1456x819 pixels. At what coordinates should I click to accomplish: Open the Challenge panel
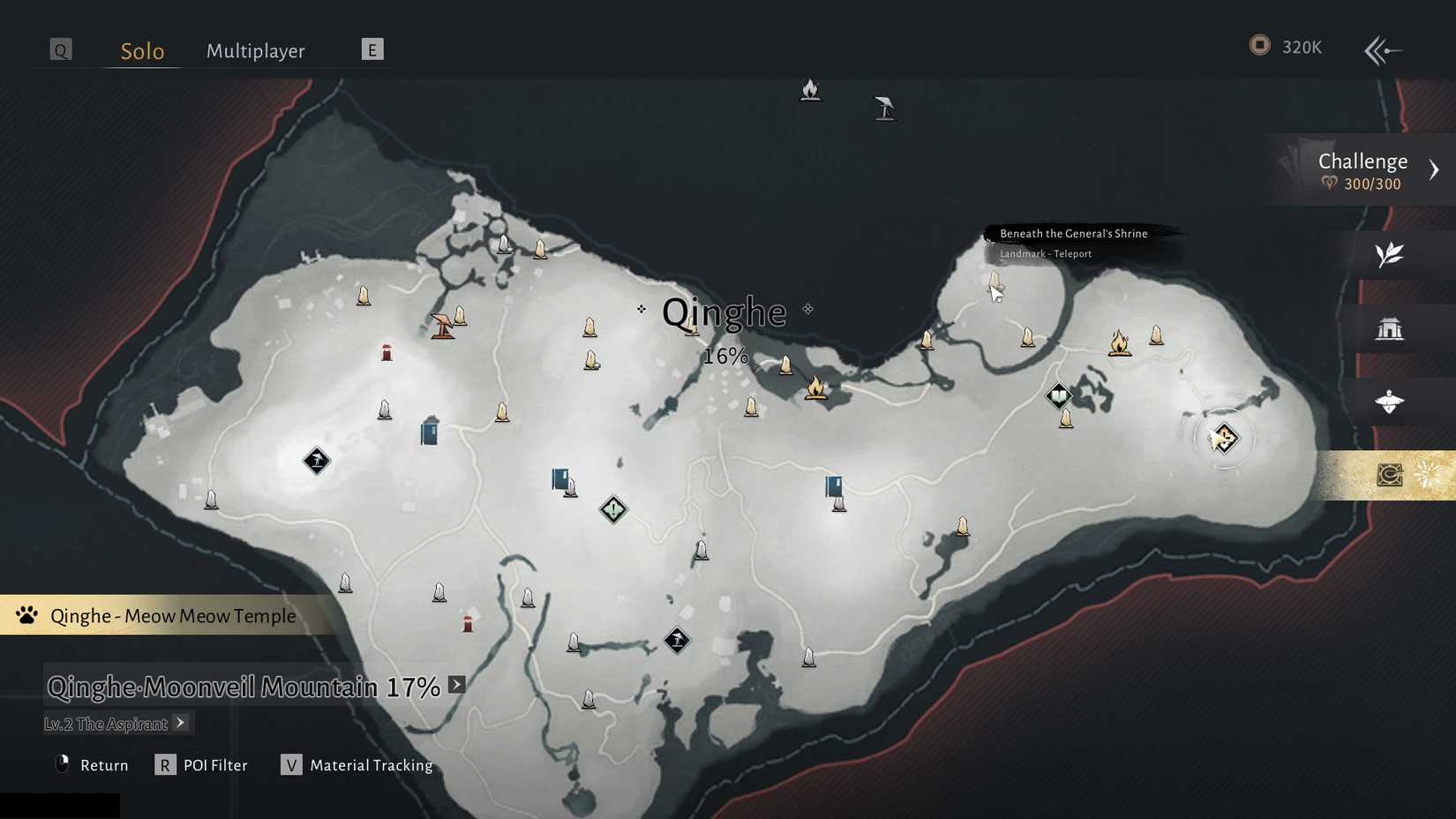(1364, 170)
